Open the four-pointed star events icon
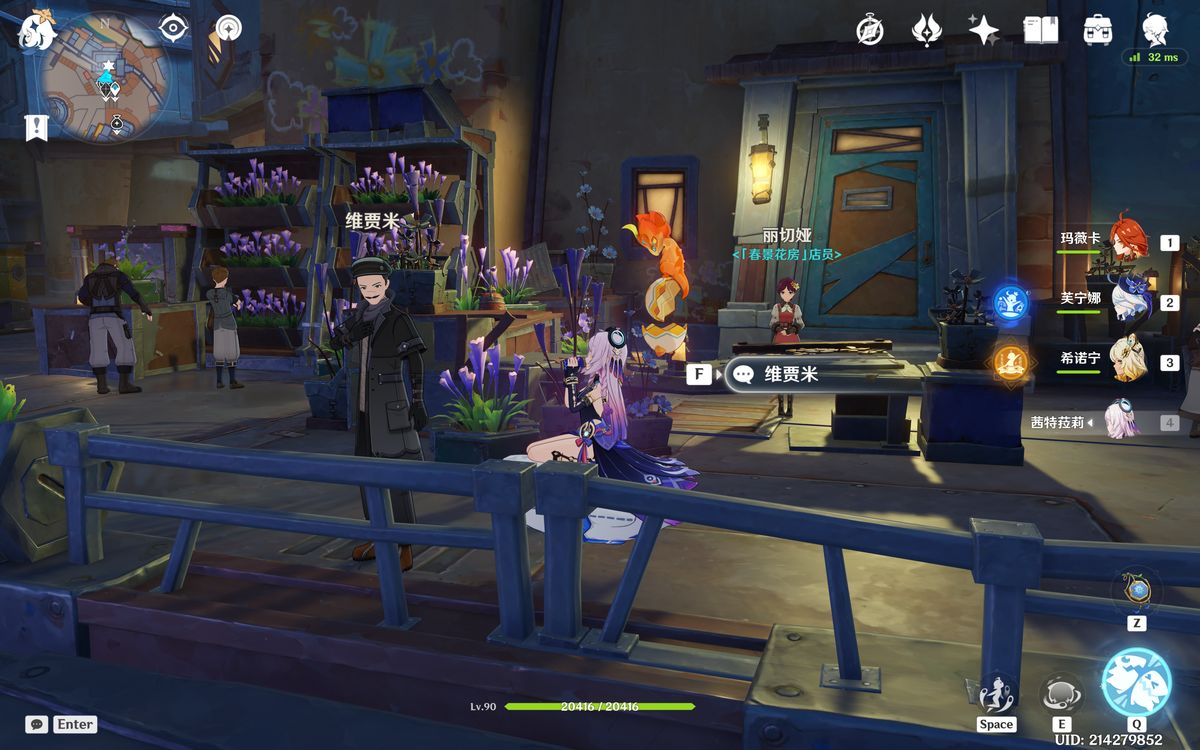 (984, 30)
